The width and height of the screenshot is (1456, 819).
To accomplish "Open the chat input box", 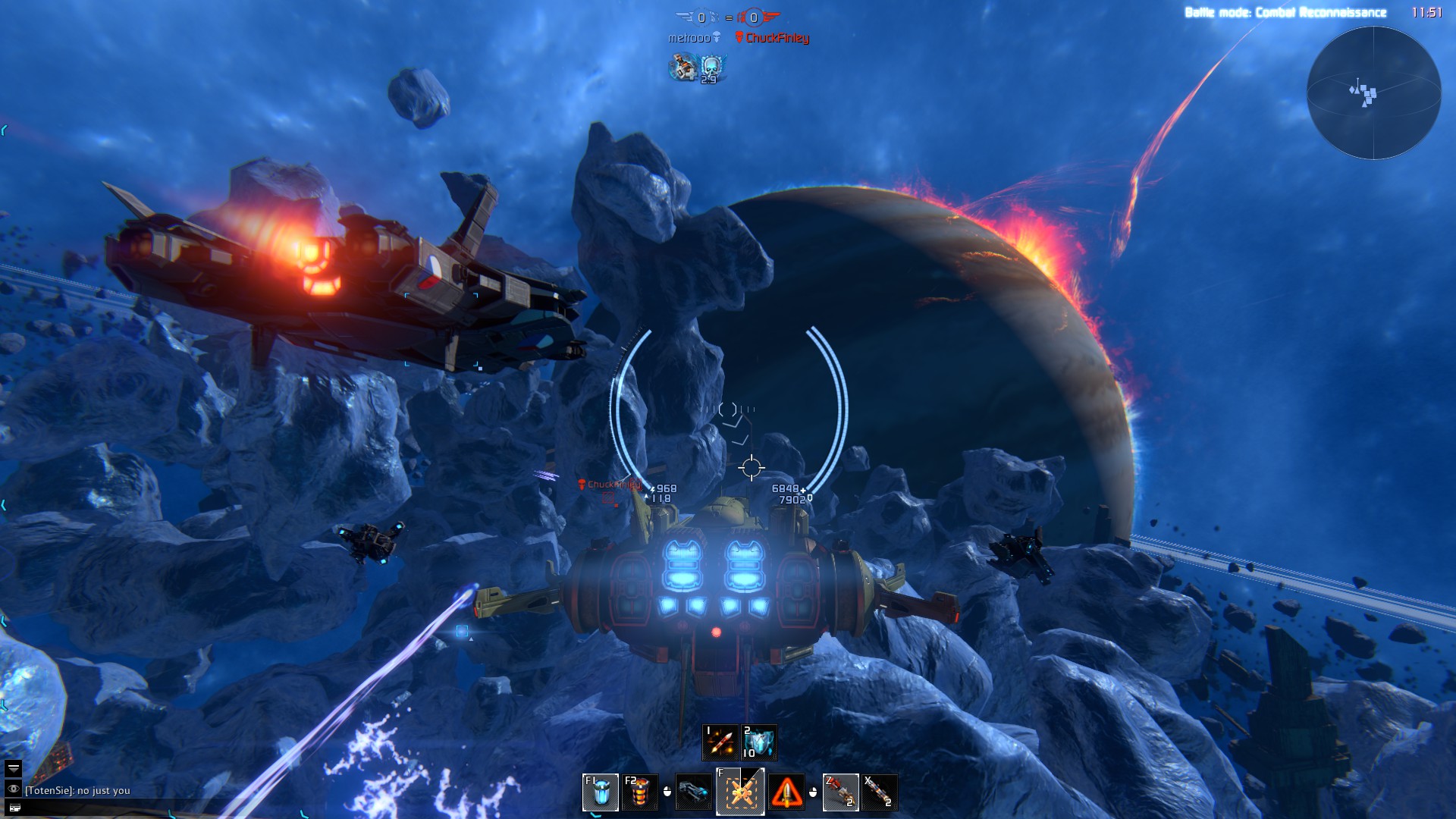I will (14, 808).
